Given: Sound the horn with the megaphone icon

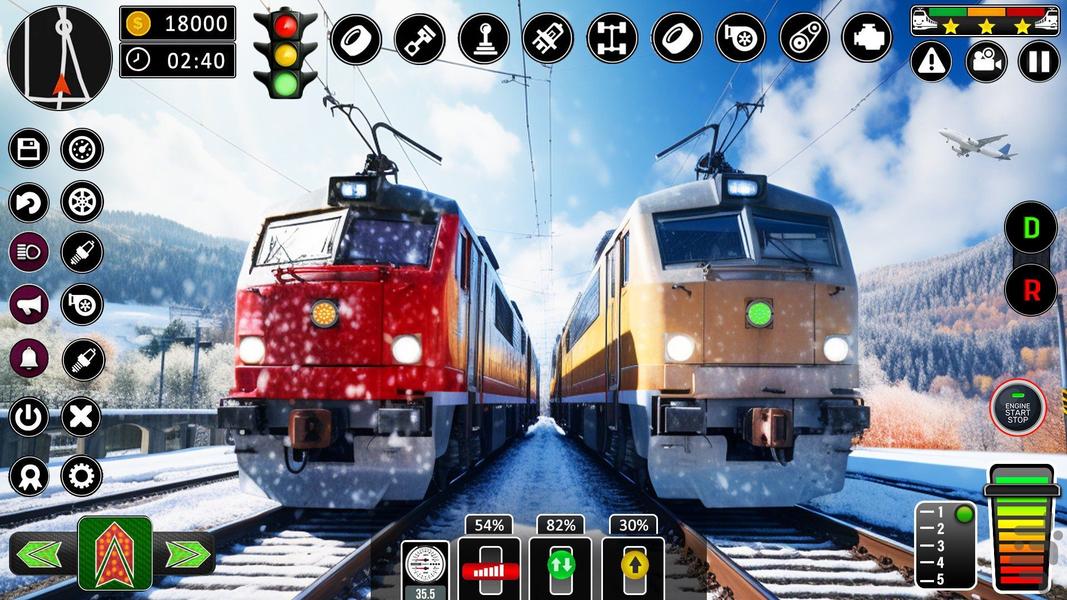Looking at the screenshot, I should tap(29, 304).
